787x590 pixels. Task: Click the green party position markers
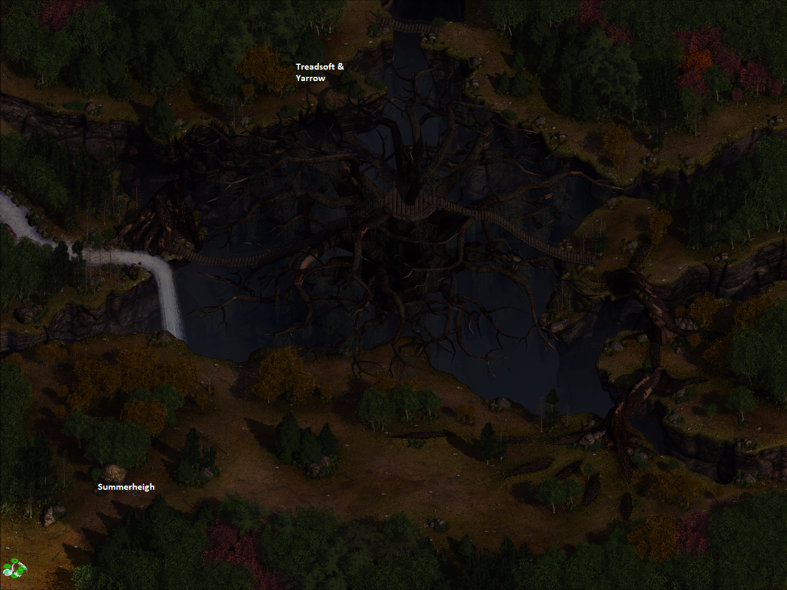[x=13, y=568]
